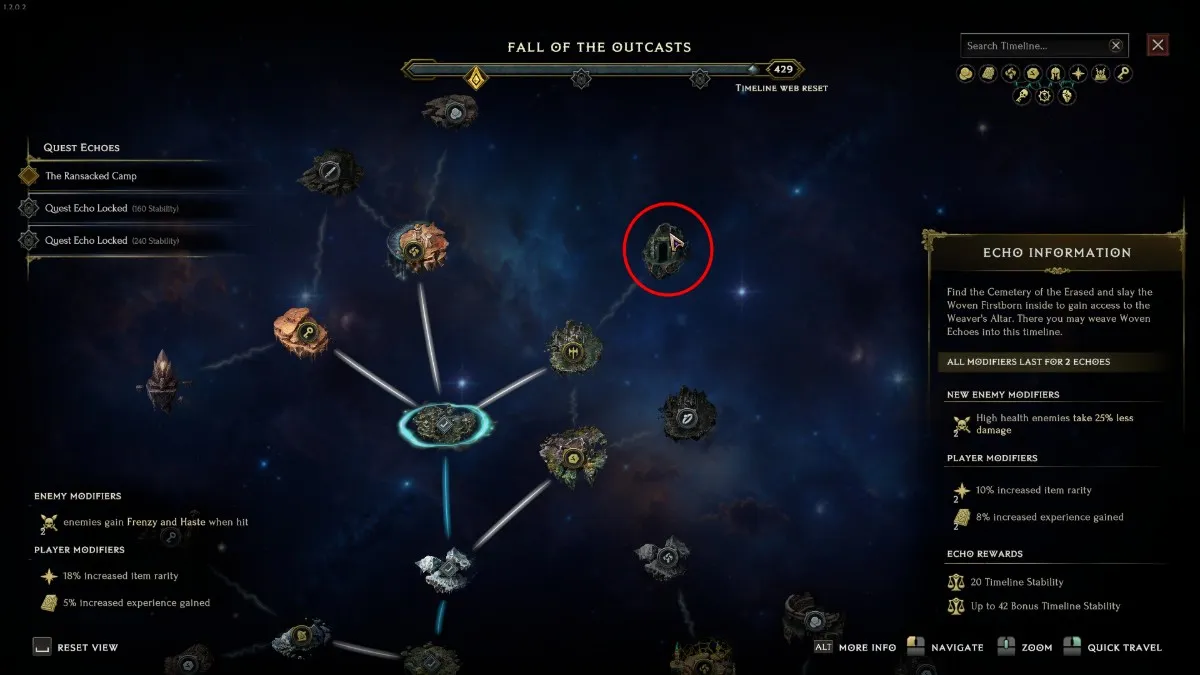1200x675 pixels.
Task: Click the Search Timeline input field
Action: (x=1035, y=46)
